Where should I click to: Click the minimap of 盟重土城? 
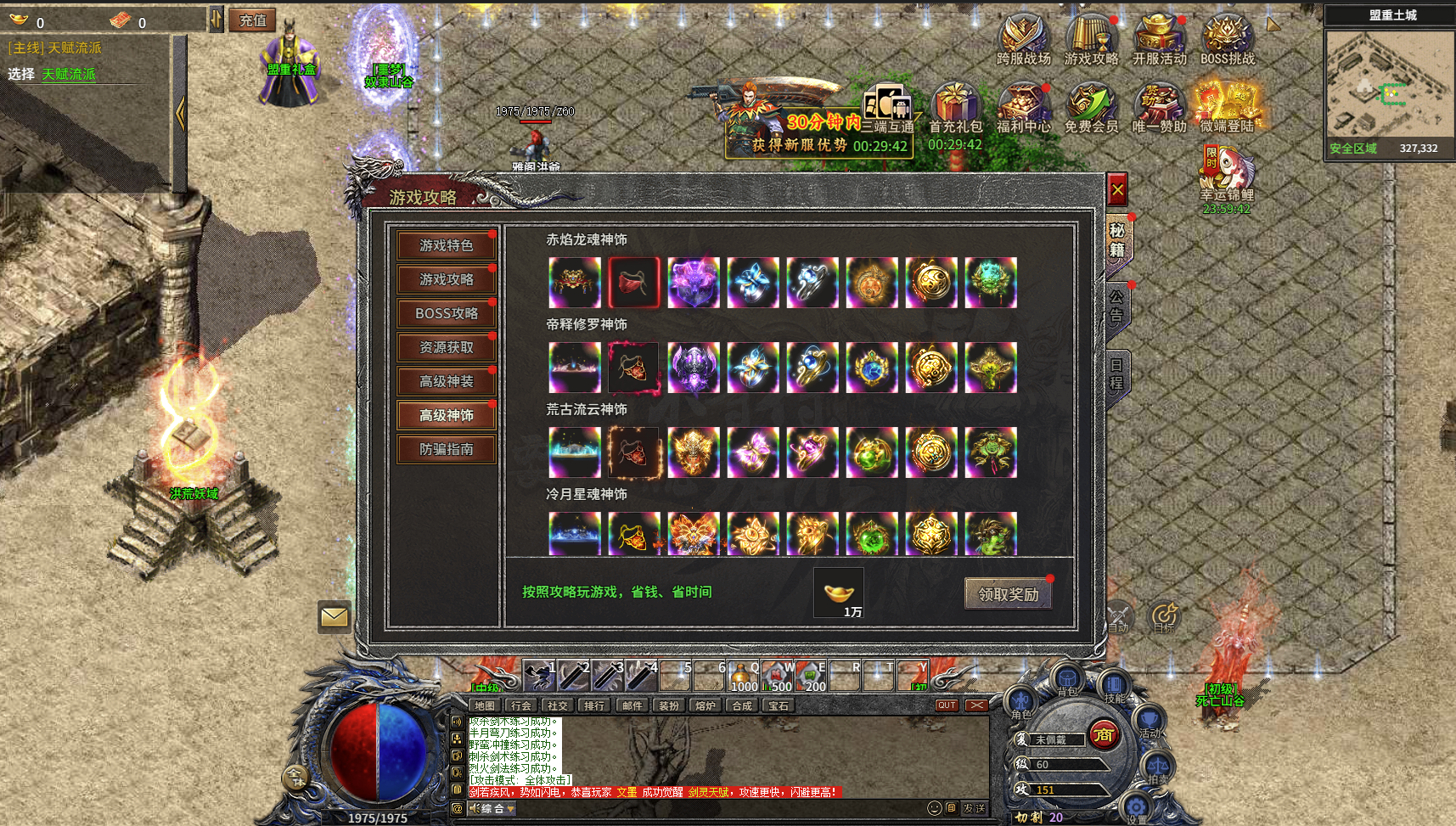pos(1390,85)
